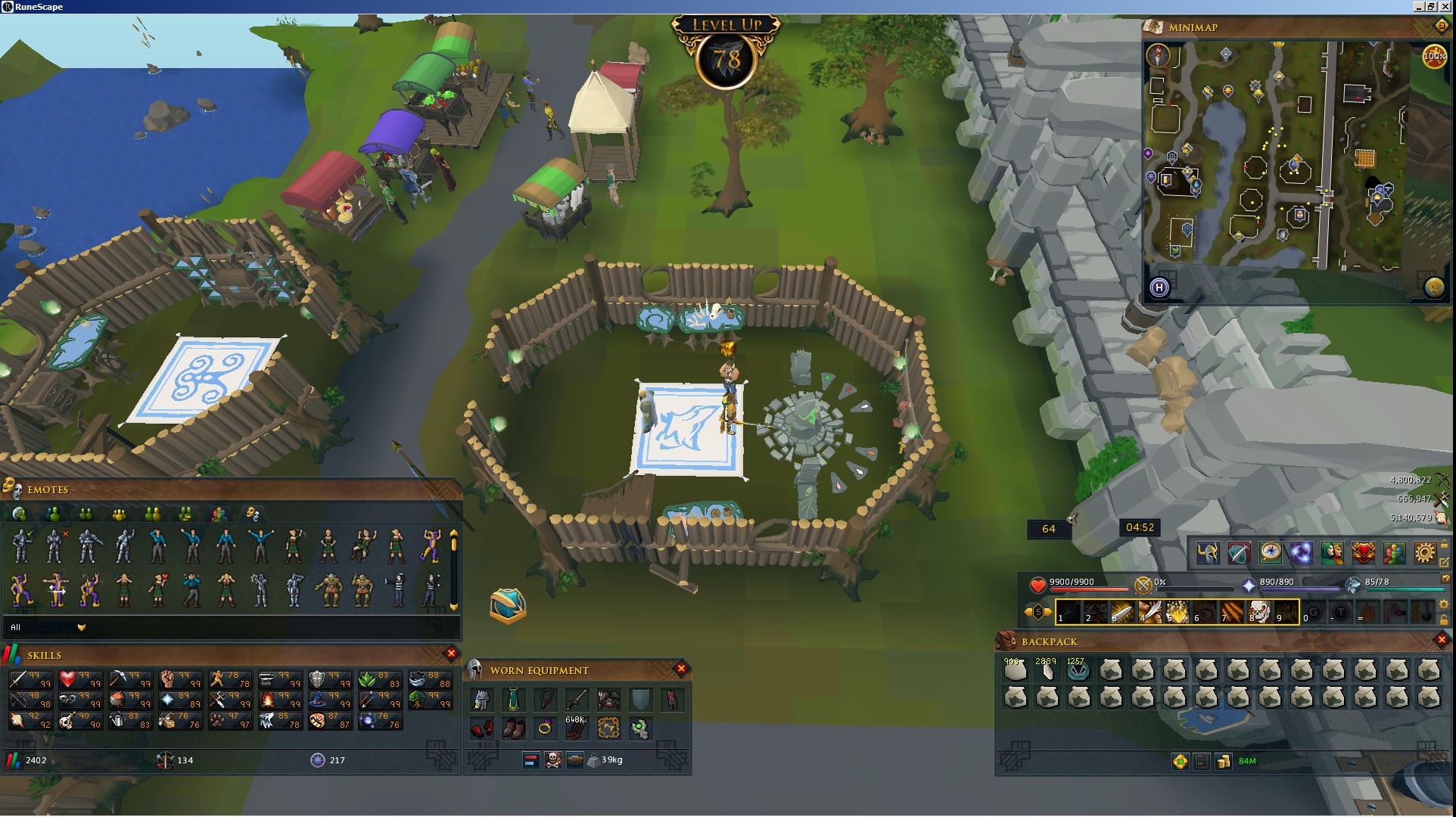The height and width of the screenshot is (817, 1456).
Task: Select the backpack item stack of 1257
Action: (1078, 669)
